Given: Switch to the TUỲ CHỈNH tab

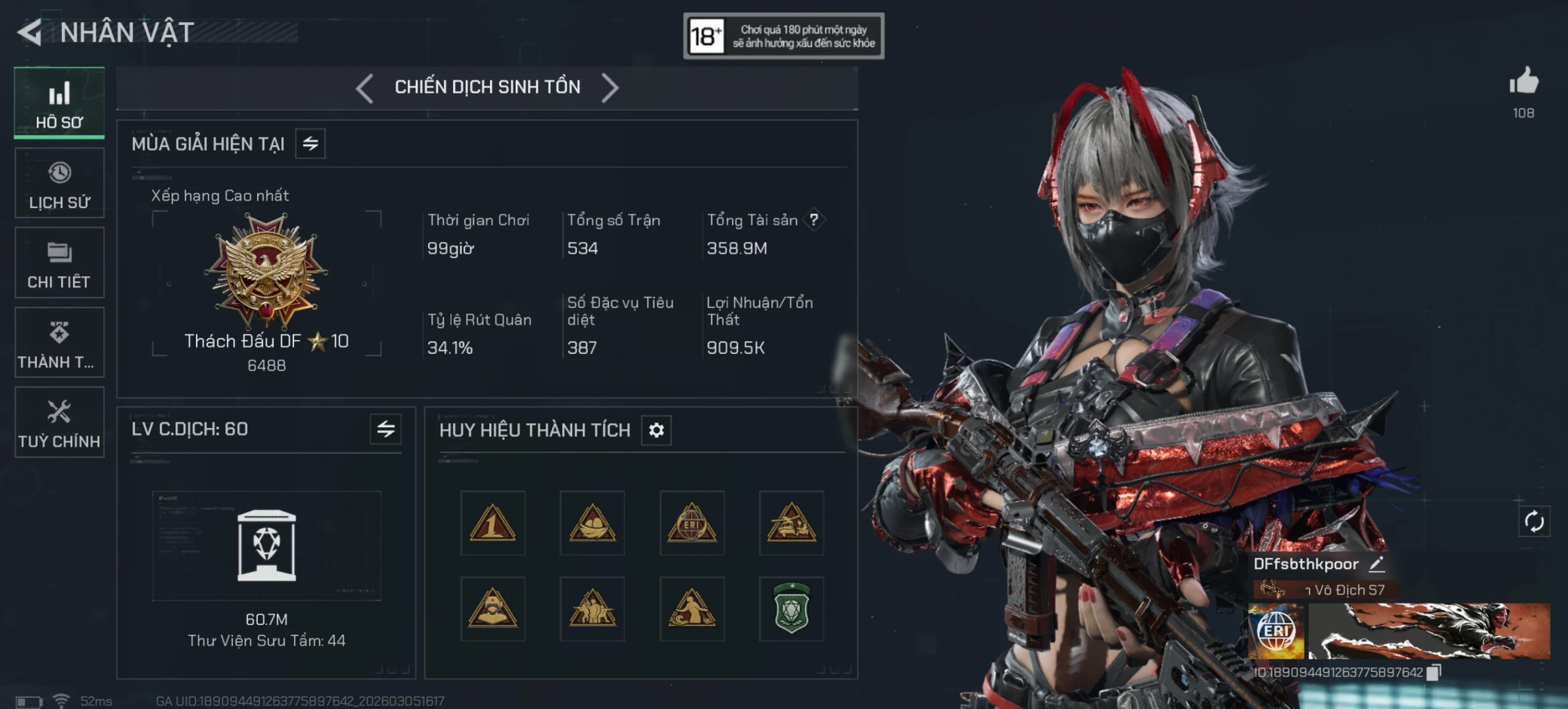Looking at the screenshot, I should pyautogui.click(x=59, y=422).
